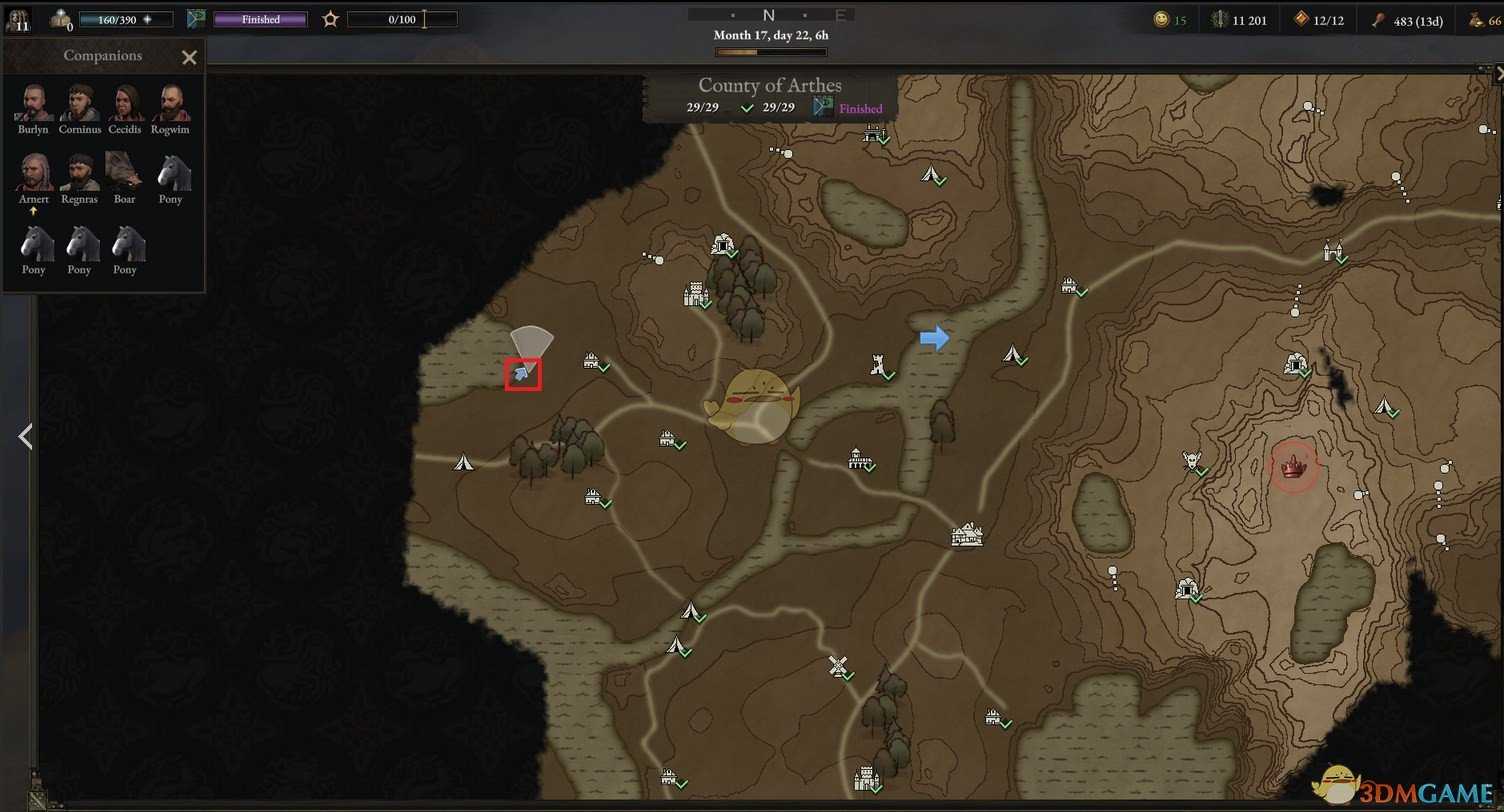Select the windmill map marker
Viewport: 1504px width, 812px height.
838,665
